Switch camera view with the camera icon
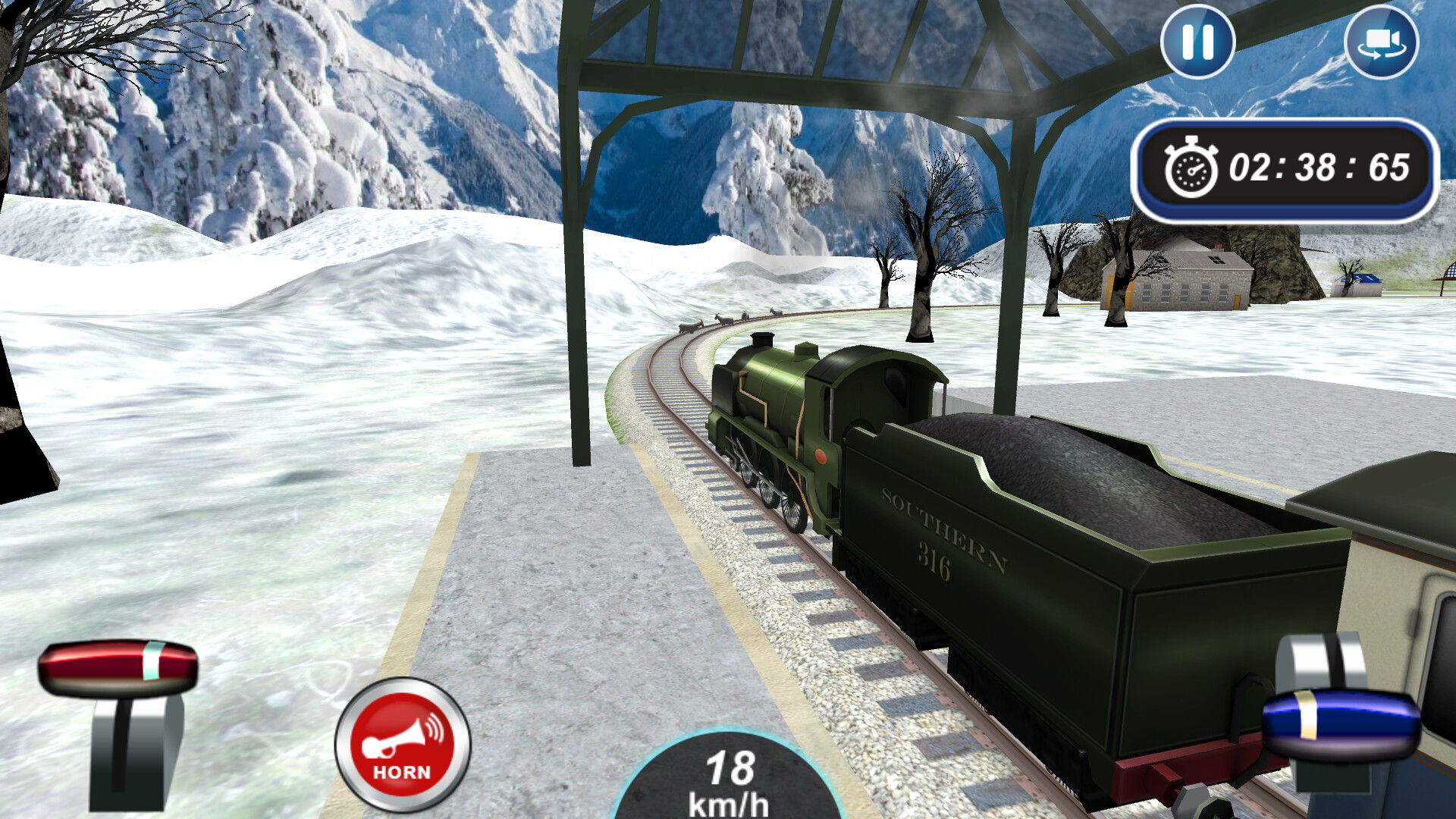1456x819 pixels. click(x=1381, y=42)
